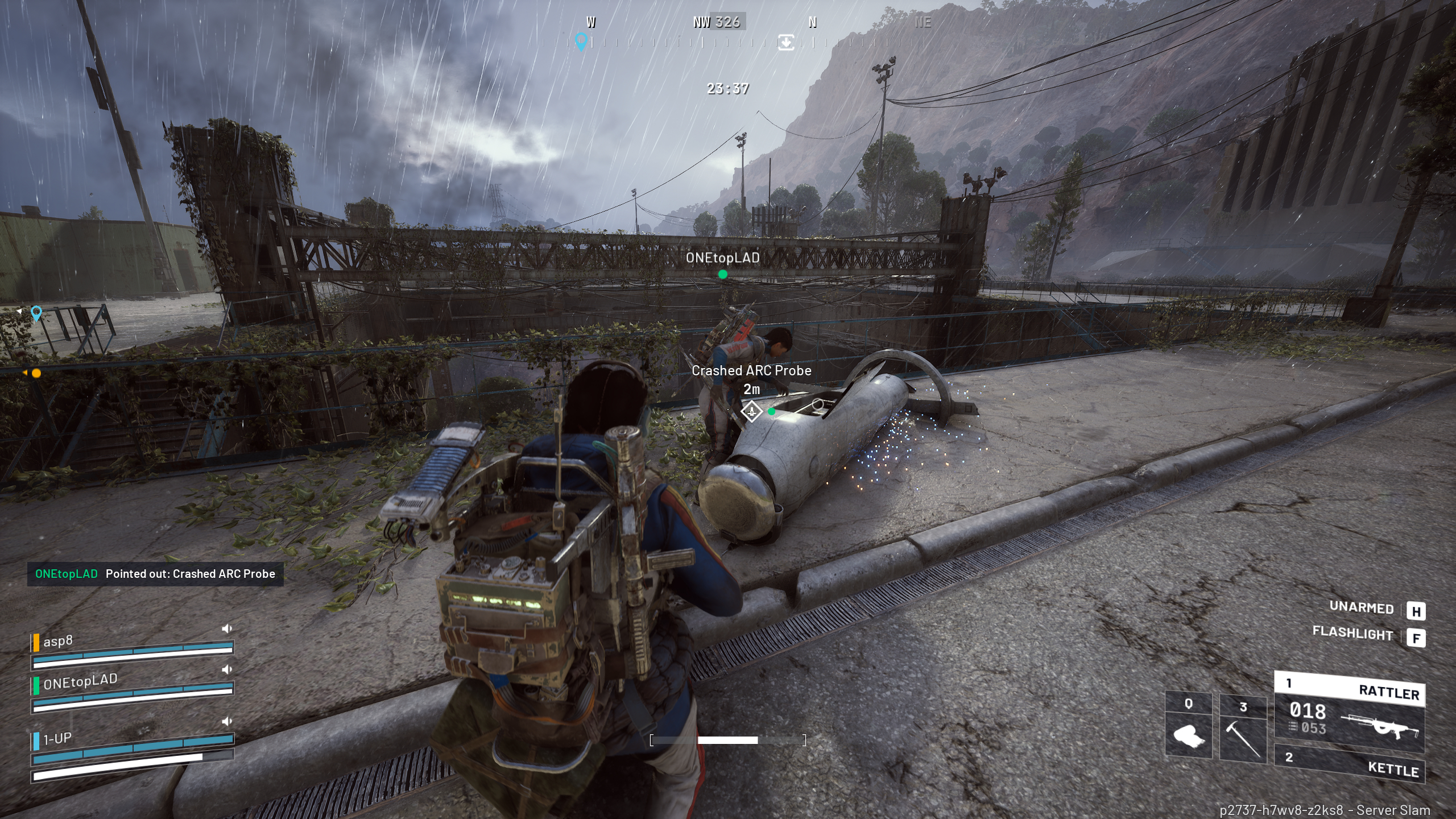Screen dimensions: 1456x819
Task: Choose the pickaxe tool slot
Action: pyautogui.click(x=1243, y=728)
